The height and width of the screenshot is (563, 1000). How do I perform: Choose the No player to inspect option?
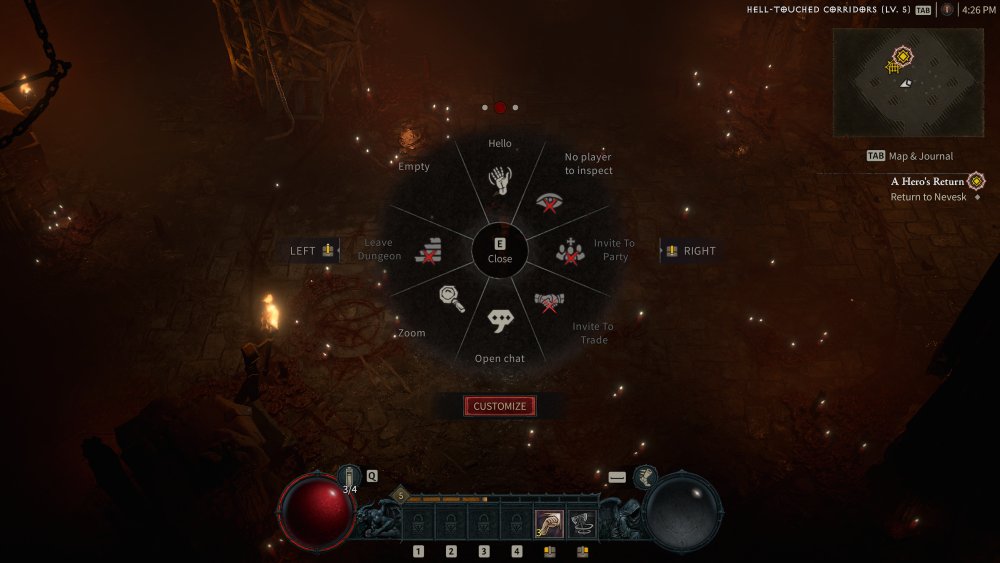pyautogui.click(x=548, y=202)
